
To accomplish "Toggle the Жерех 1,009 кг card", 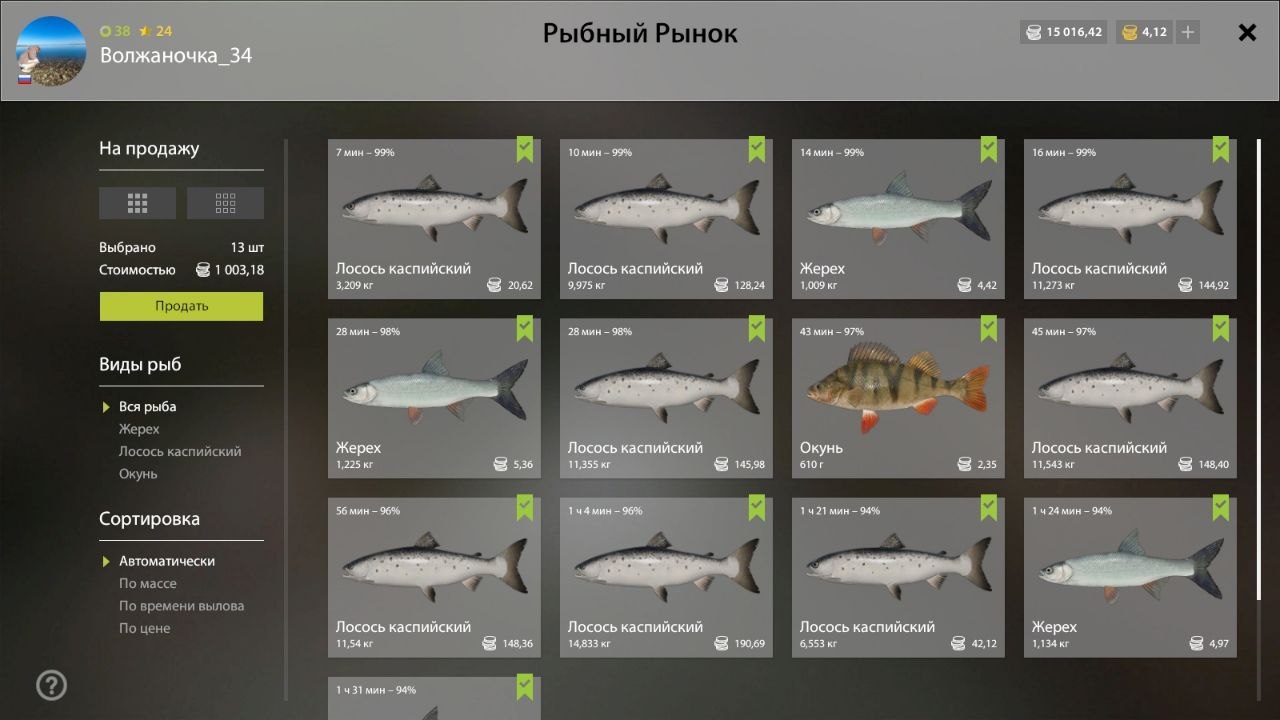I will tap(898, 219).
